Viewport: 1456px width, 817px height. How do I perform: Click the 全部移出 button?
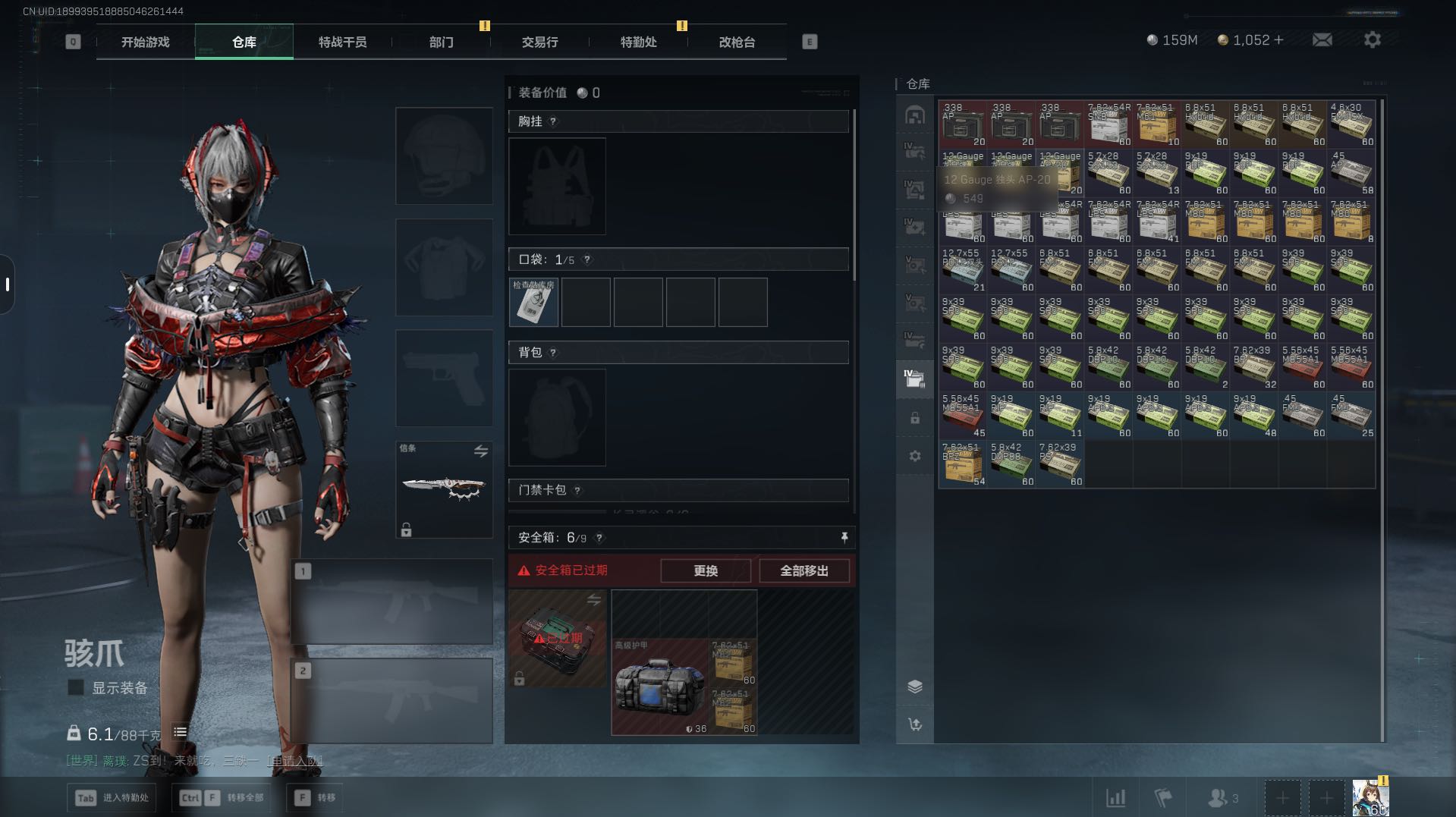pyautogui.click(x=803, y=570)
